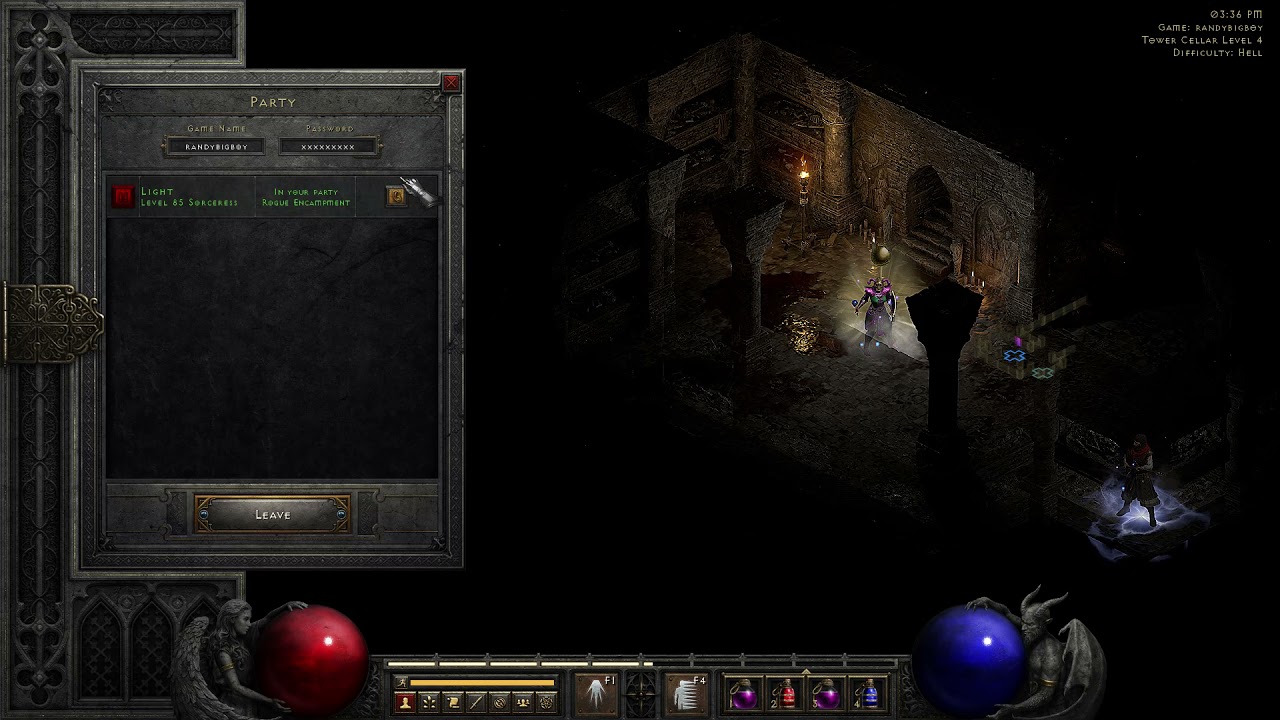
Task: Expand the belt with the arrow above potions
Action: coord(806,671)
